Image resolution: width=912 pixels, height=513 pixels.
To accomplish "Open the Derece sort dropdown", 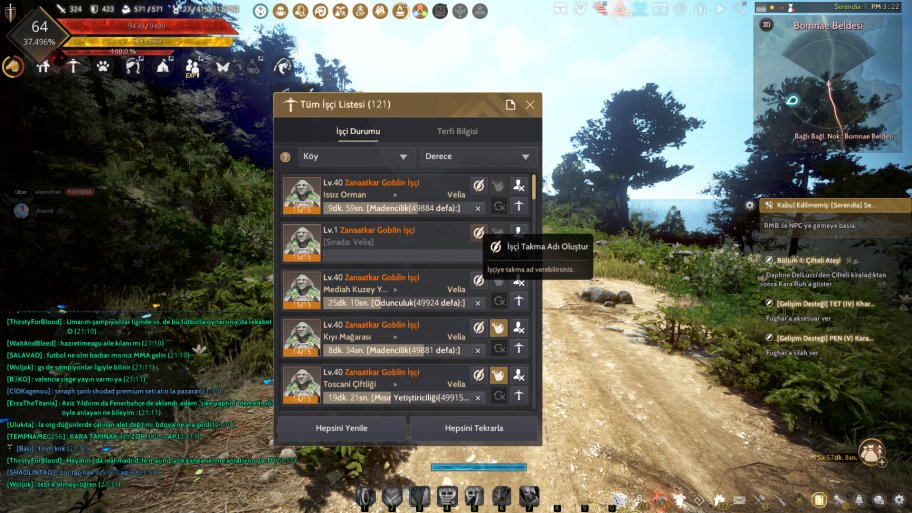I will pos(478,157).
